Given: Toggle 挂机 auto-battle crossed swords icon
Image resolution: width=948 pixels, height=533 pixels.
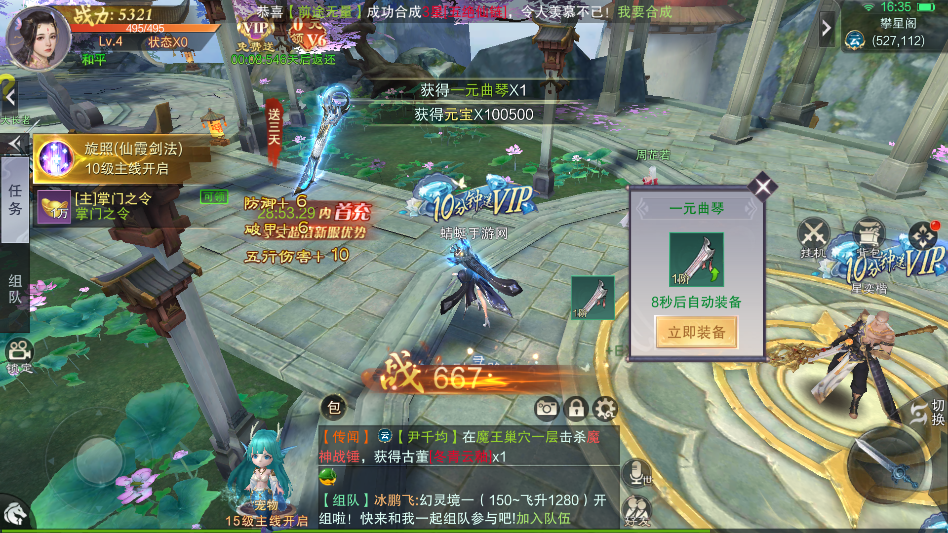Looking at the screenshot, I should 813,238.
